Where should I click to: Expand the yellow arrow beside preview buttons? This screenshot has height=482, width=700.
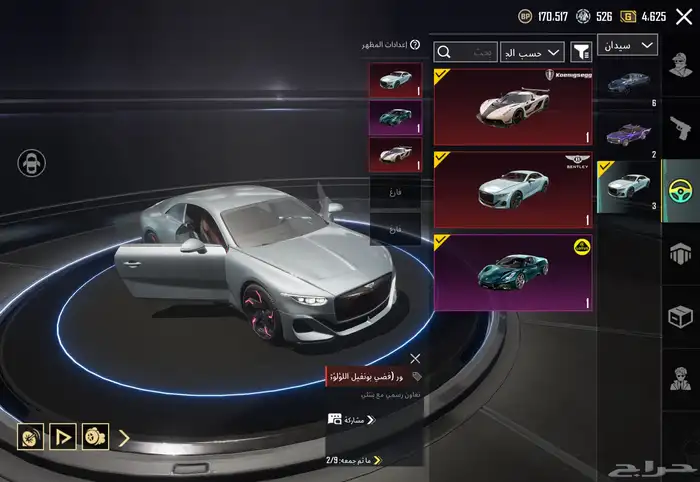pos(124,437)
